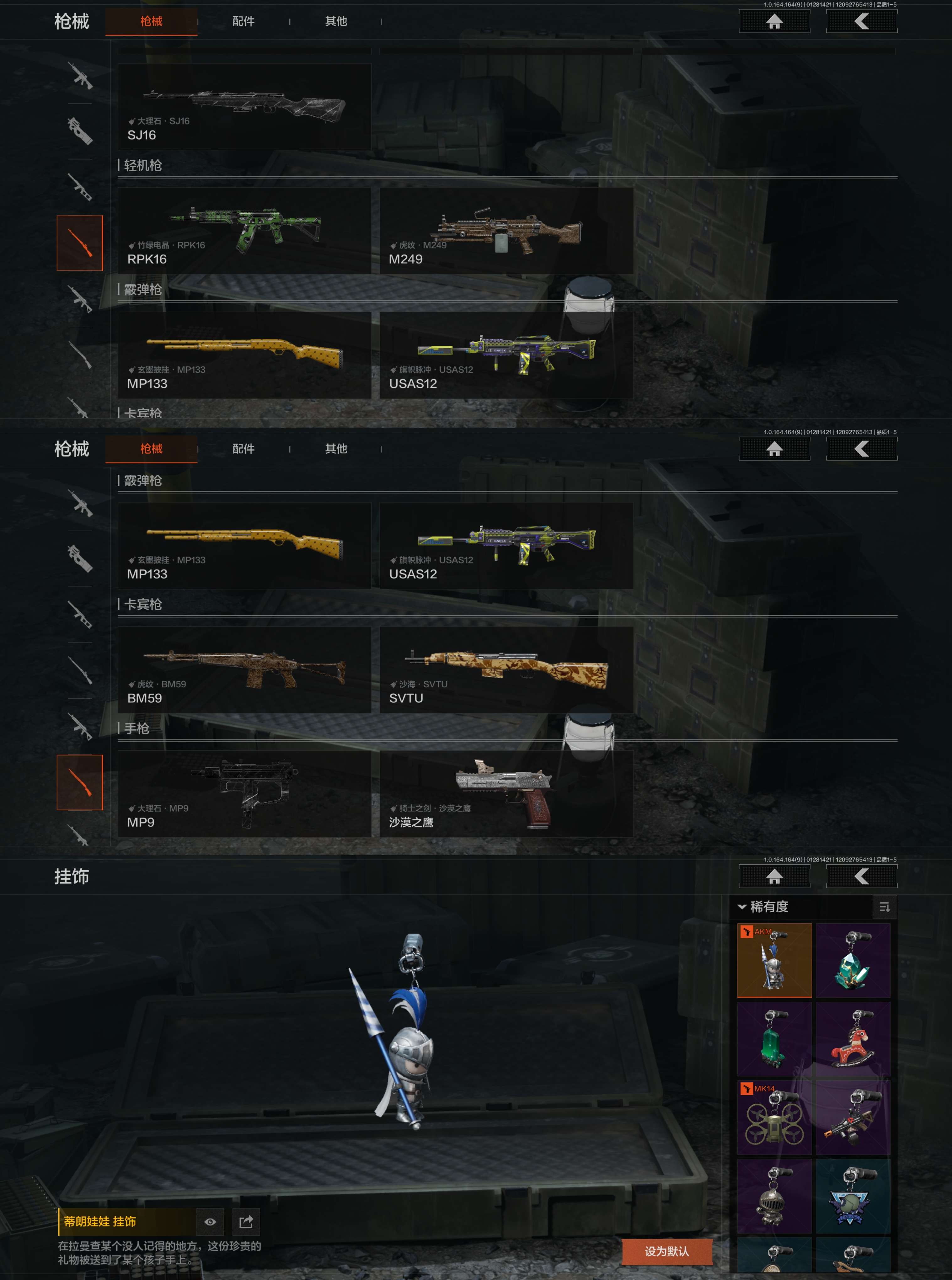Screen dimensions: 952x1280
Task: Select the BM59 carbine card
Action: tap(244, 669)
